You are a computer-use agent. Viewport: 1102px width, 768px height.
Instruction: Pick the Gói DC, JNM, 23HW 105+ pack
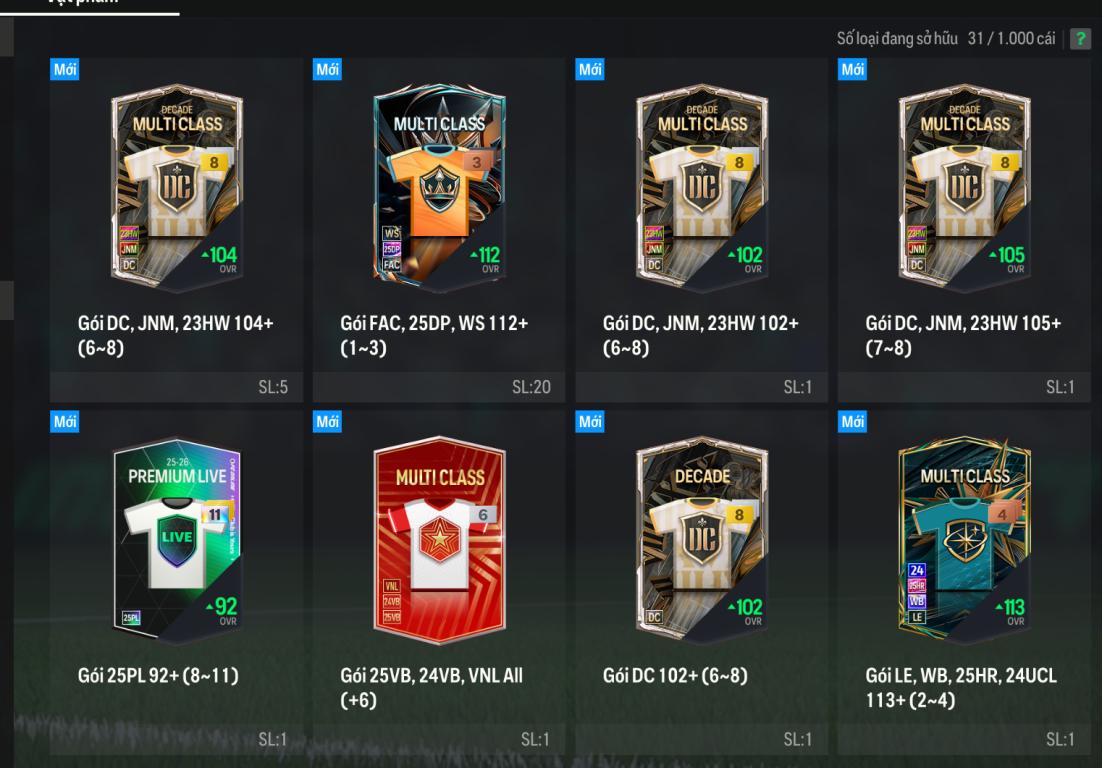click(965, 190)
